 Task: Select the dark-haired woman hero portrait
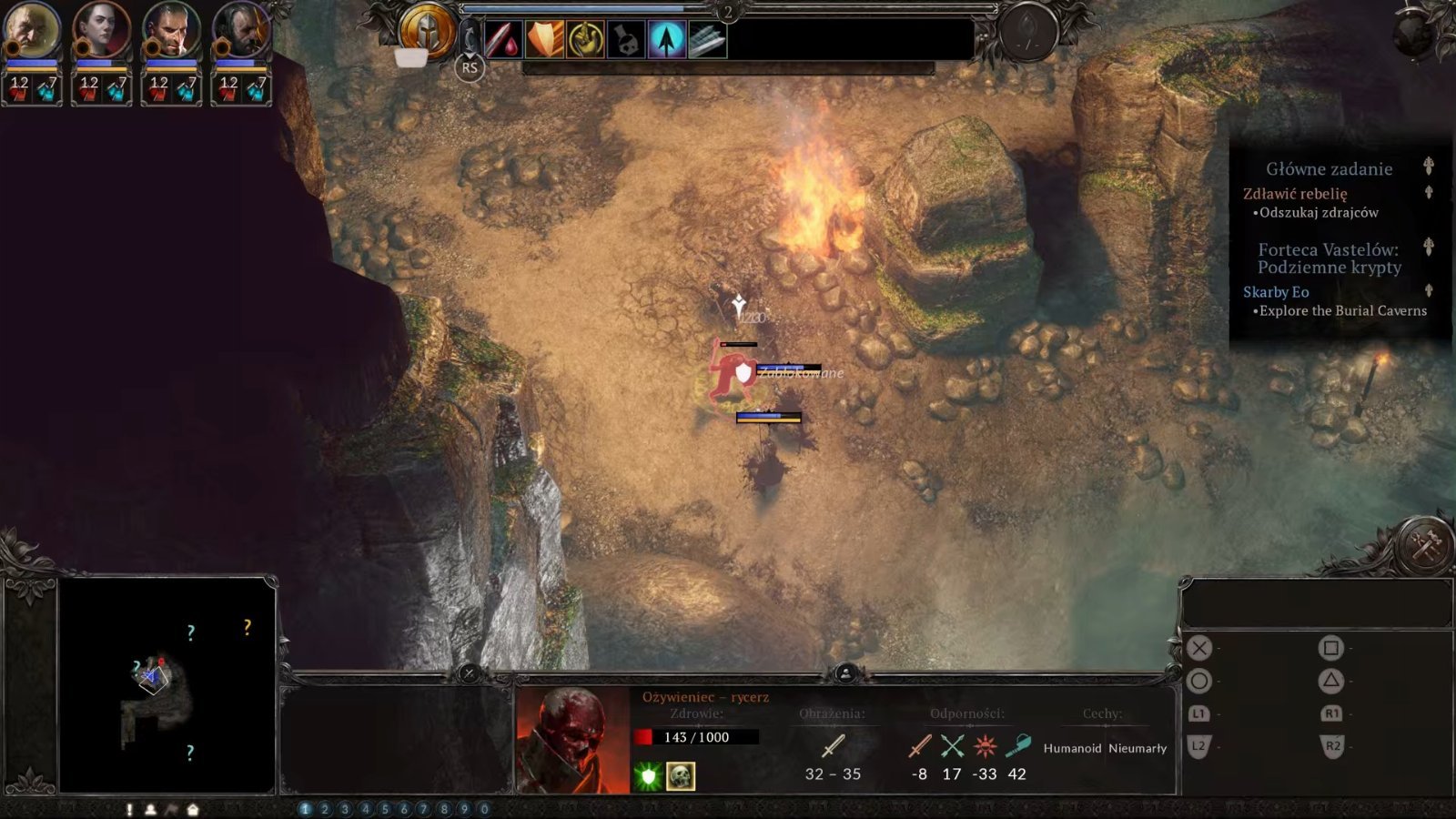101,31
